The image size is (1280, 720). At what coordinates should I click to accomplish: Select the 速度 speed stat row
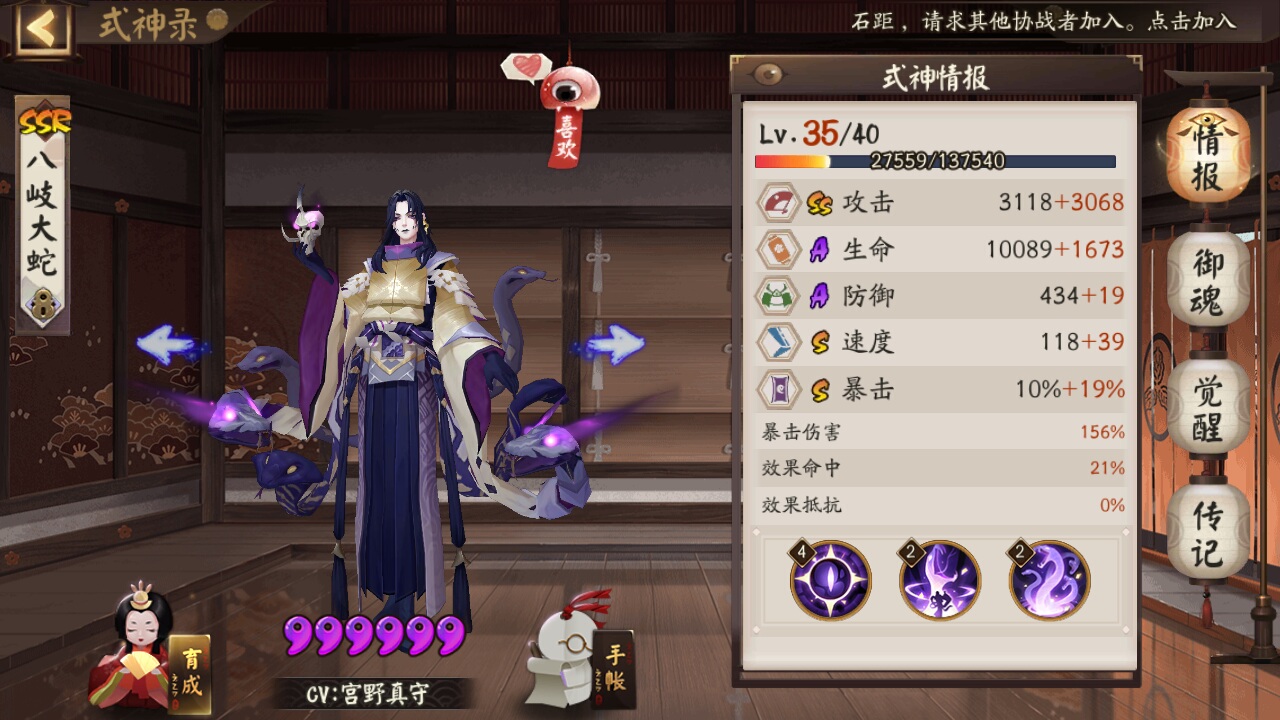tap(940, 342)
